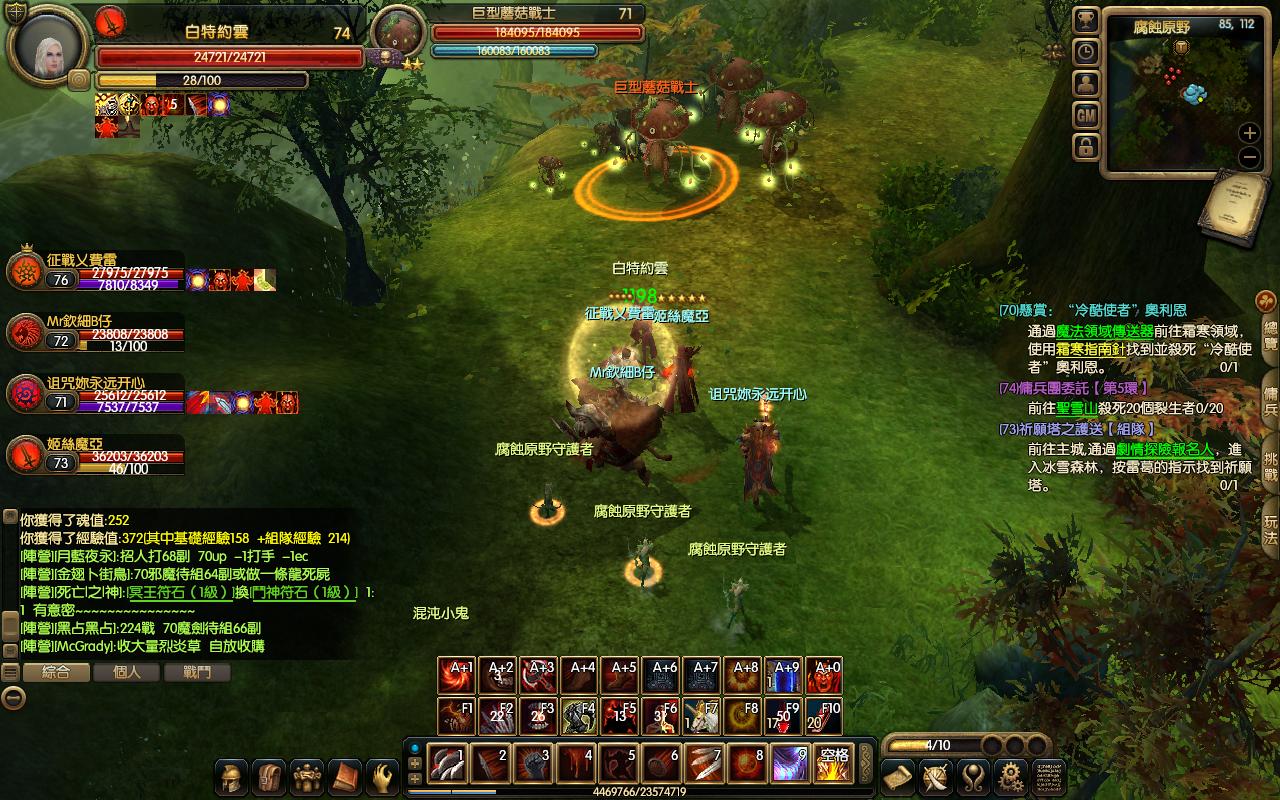Open the 傭兵 side tab
This screenshot has width=1280, height=800.
(1270, 395)
